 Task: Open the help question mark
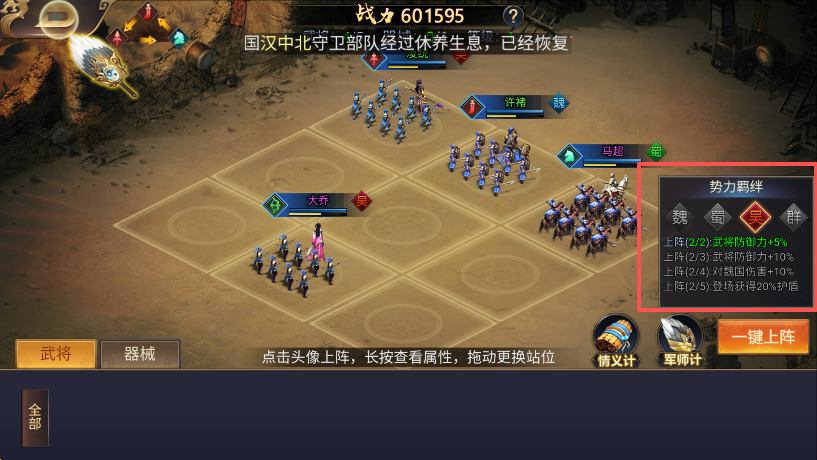(x=513, y=15)
